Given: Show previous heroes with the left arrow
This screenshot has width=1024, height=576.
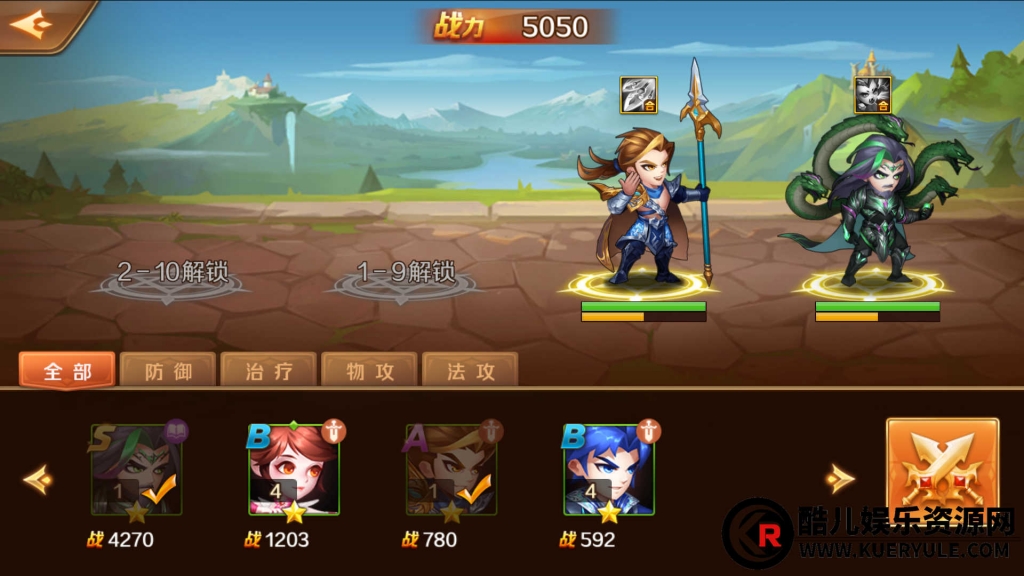Looking at the screenshot, I should 38,479.
